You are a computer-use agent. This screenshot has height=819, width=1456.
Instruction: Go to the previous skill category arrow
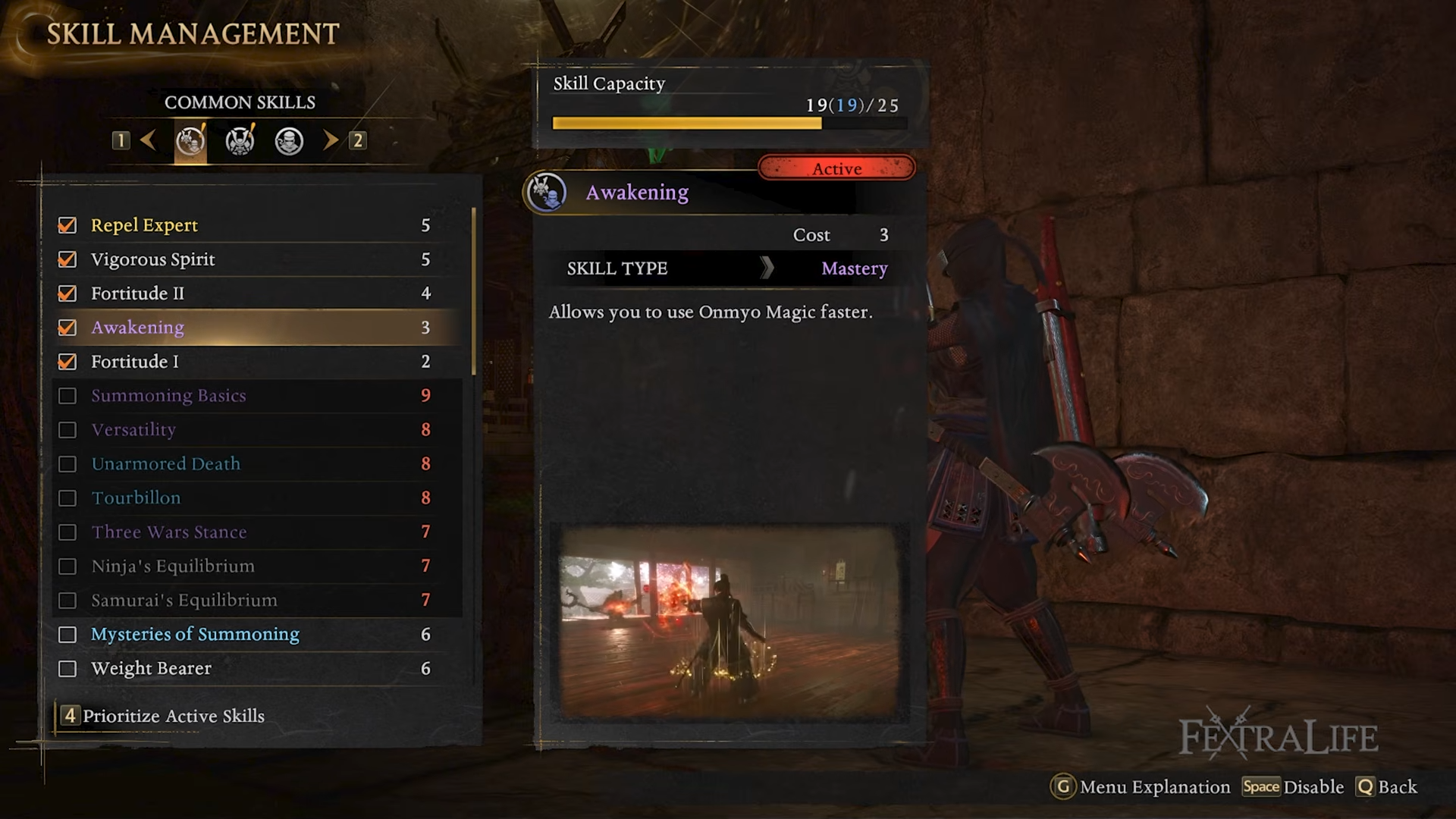tap(149, 140)
